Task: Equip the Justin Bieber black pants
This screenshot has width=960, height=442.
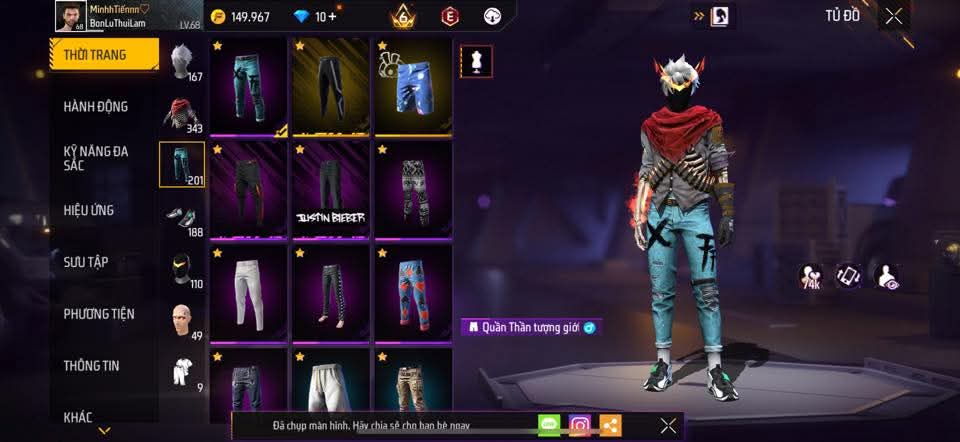Action: (x=331, y=190)
